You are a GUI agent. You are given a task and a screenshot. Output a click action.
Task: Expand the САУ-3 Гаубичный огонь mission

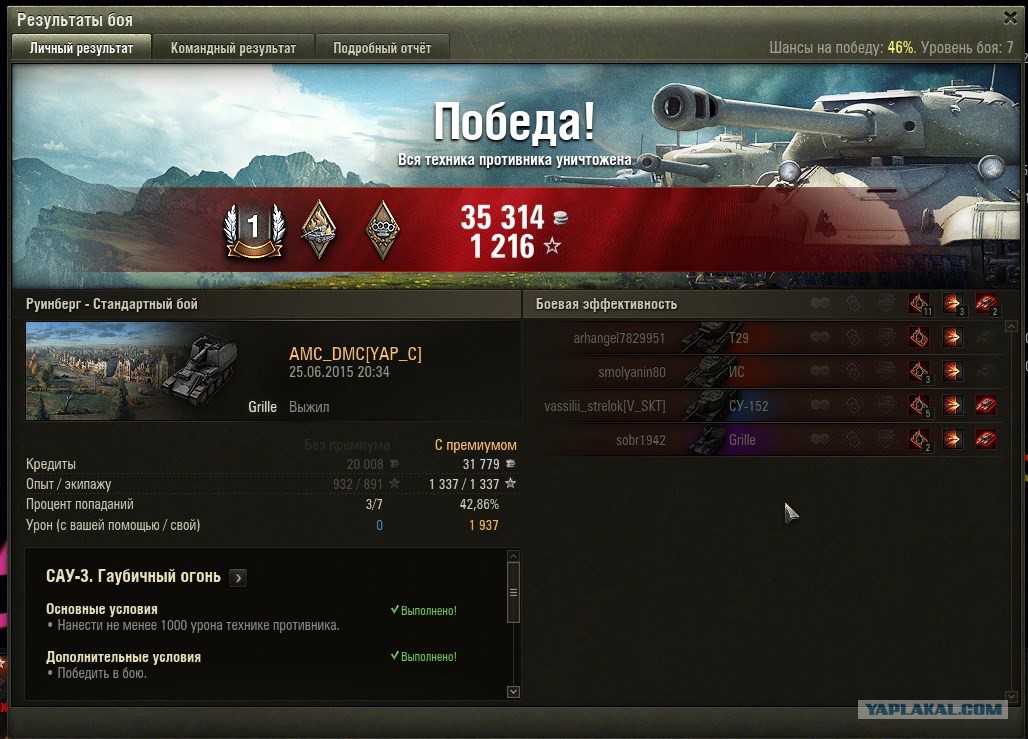tap(238, 577)
